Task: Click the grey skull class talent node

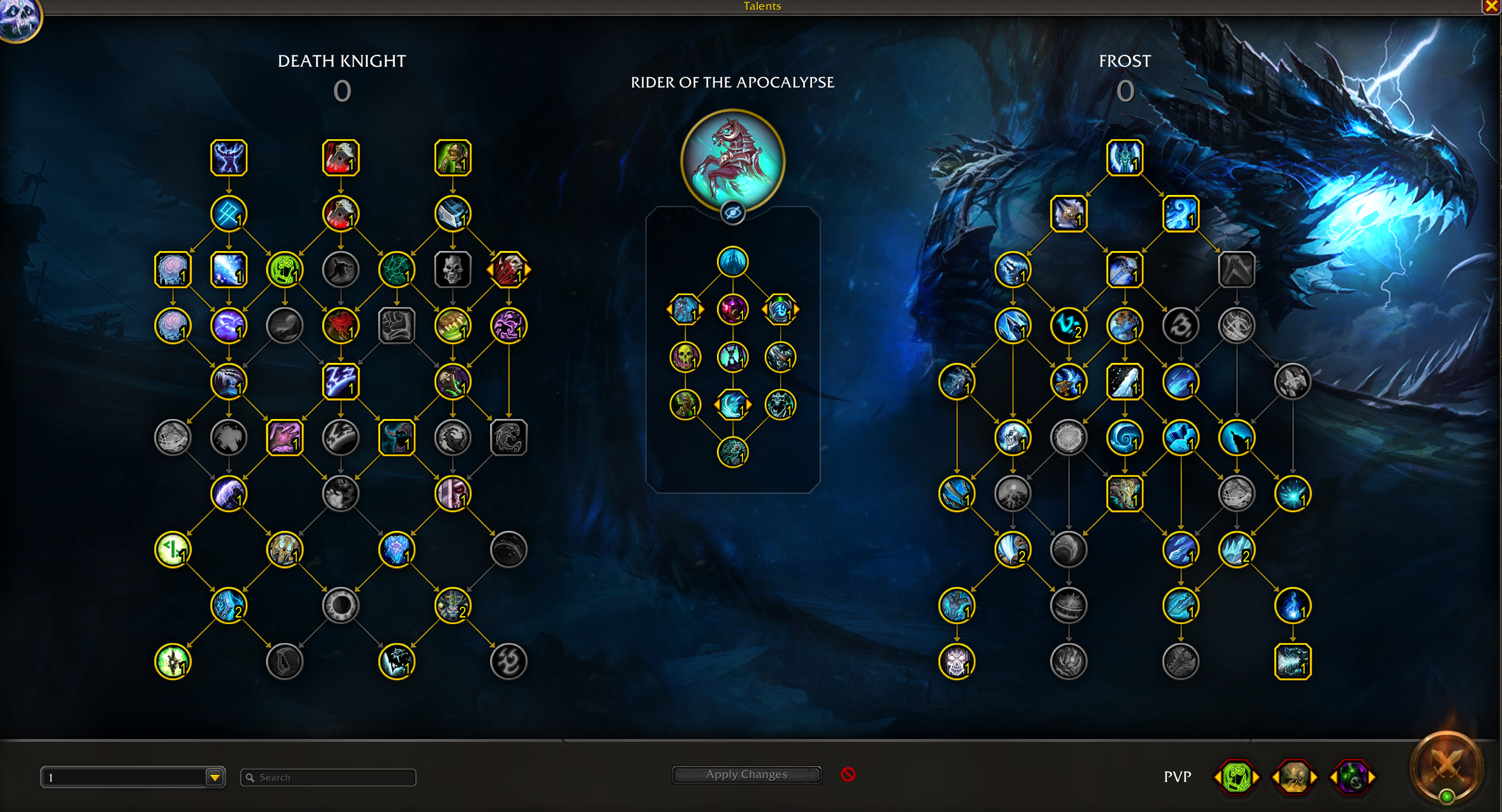Action: tap(453, 270)
